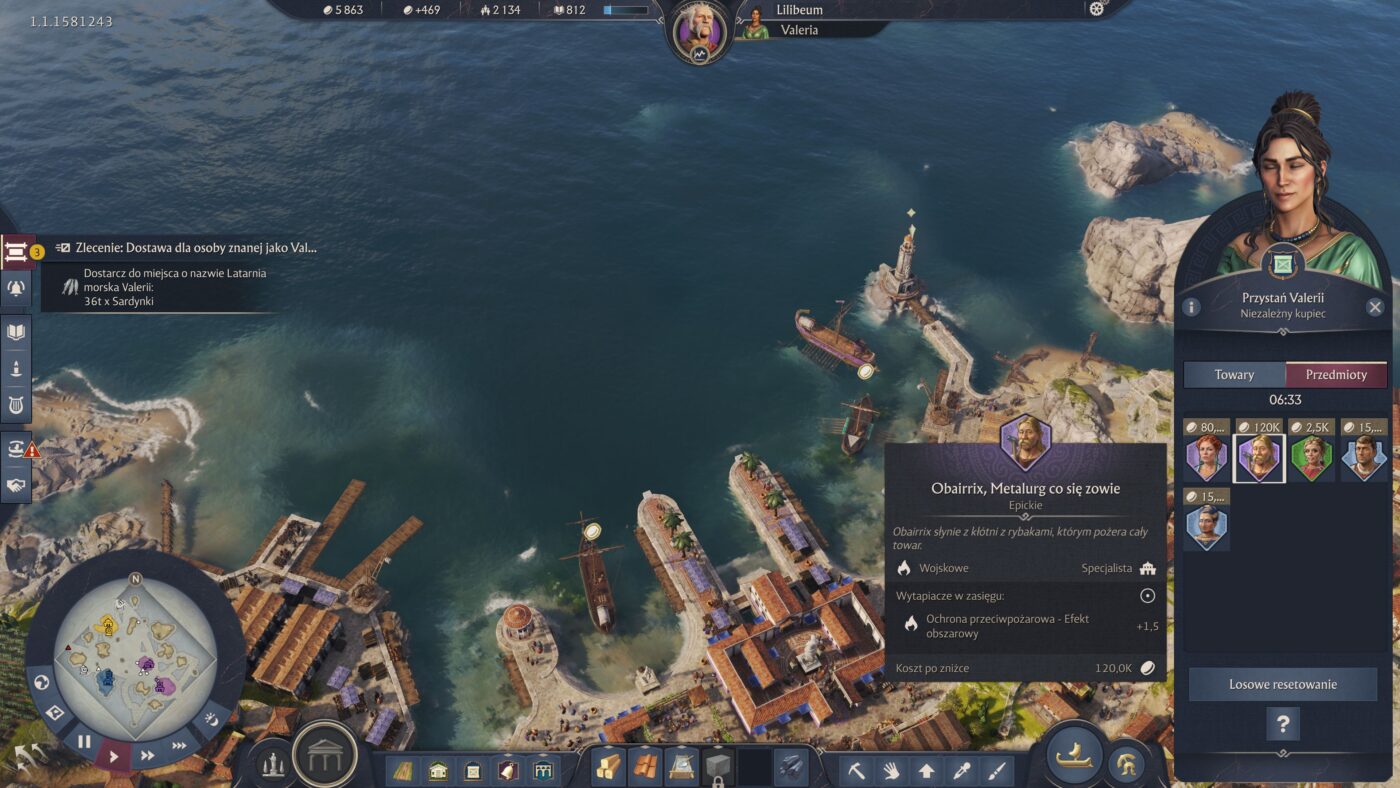Click the minimap island overview
Viewport: 1400px width, 788px height.
[135, 648]
